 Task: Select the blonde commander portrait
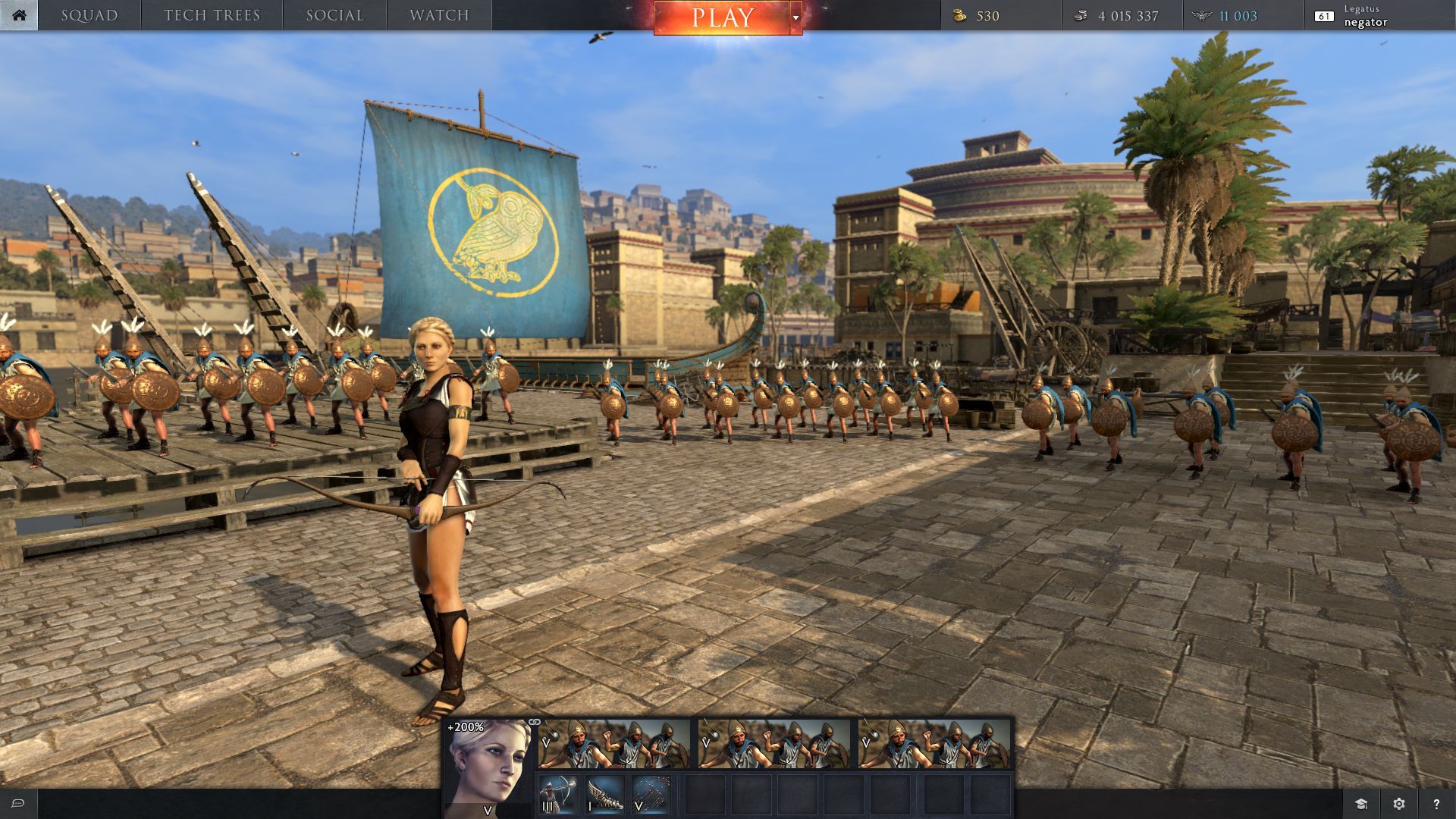487,766
